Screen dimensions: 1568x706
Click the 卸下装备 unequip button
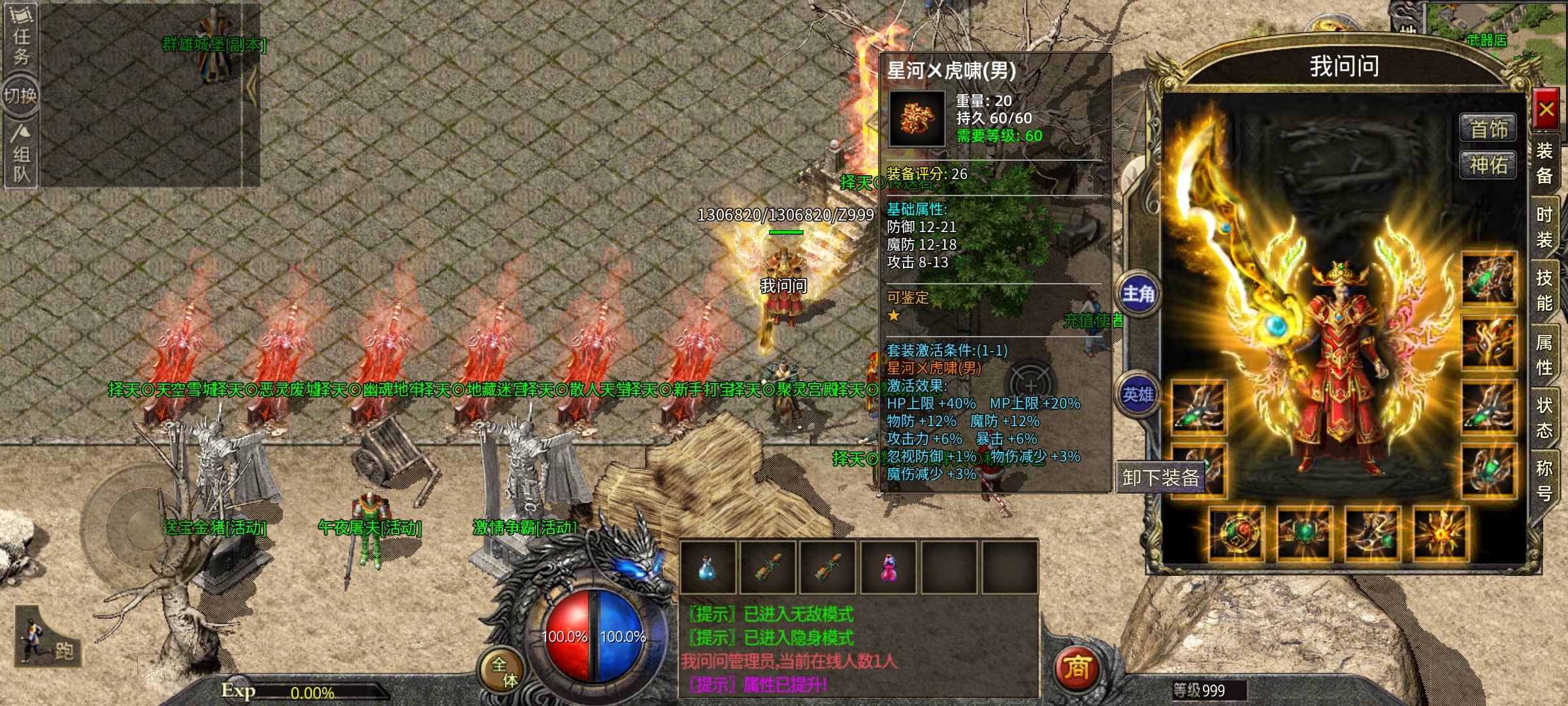[1160, 478]
